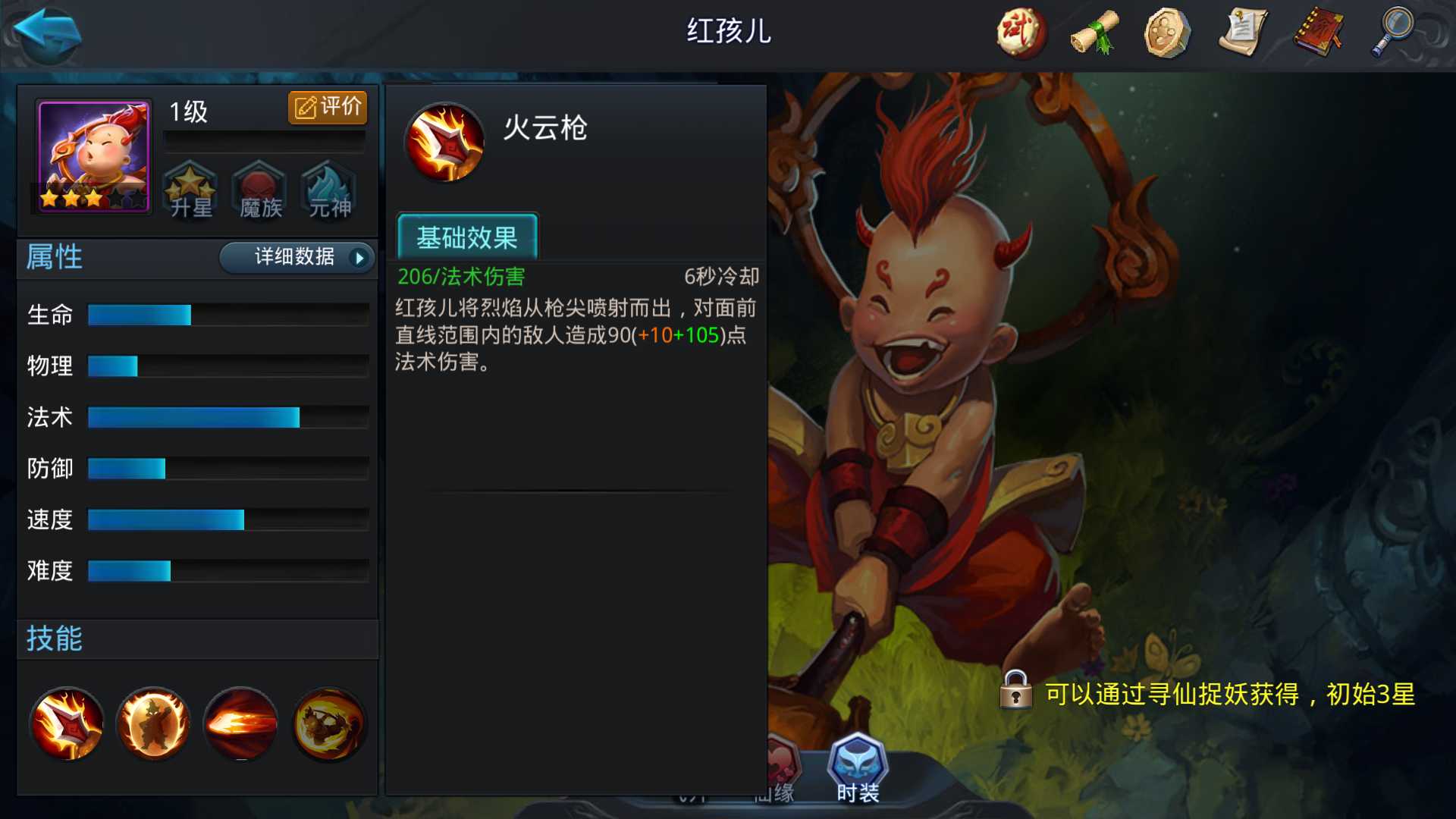Screen dimensions: 1456x819
Task: Expand 详细数据 detailed stats
Action: point(296,258)
